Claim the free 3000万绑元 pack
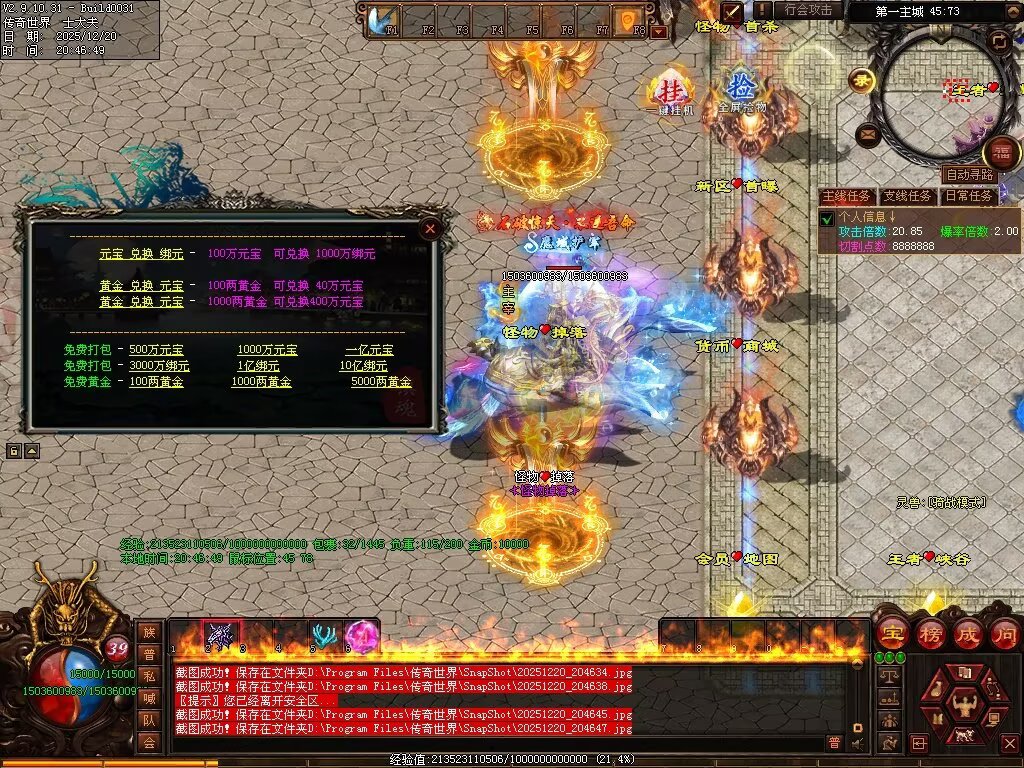This screenshot has width=1024, height=768. click(x=159, y=366)
